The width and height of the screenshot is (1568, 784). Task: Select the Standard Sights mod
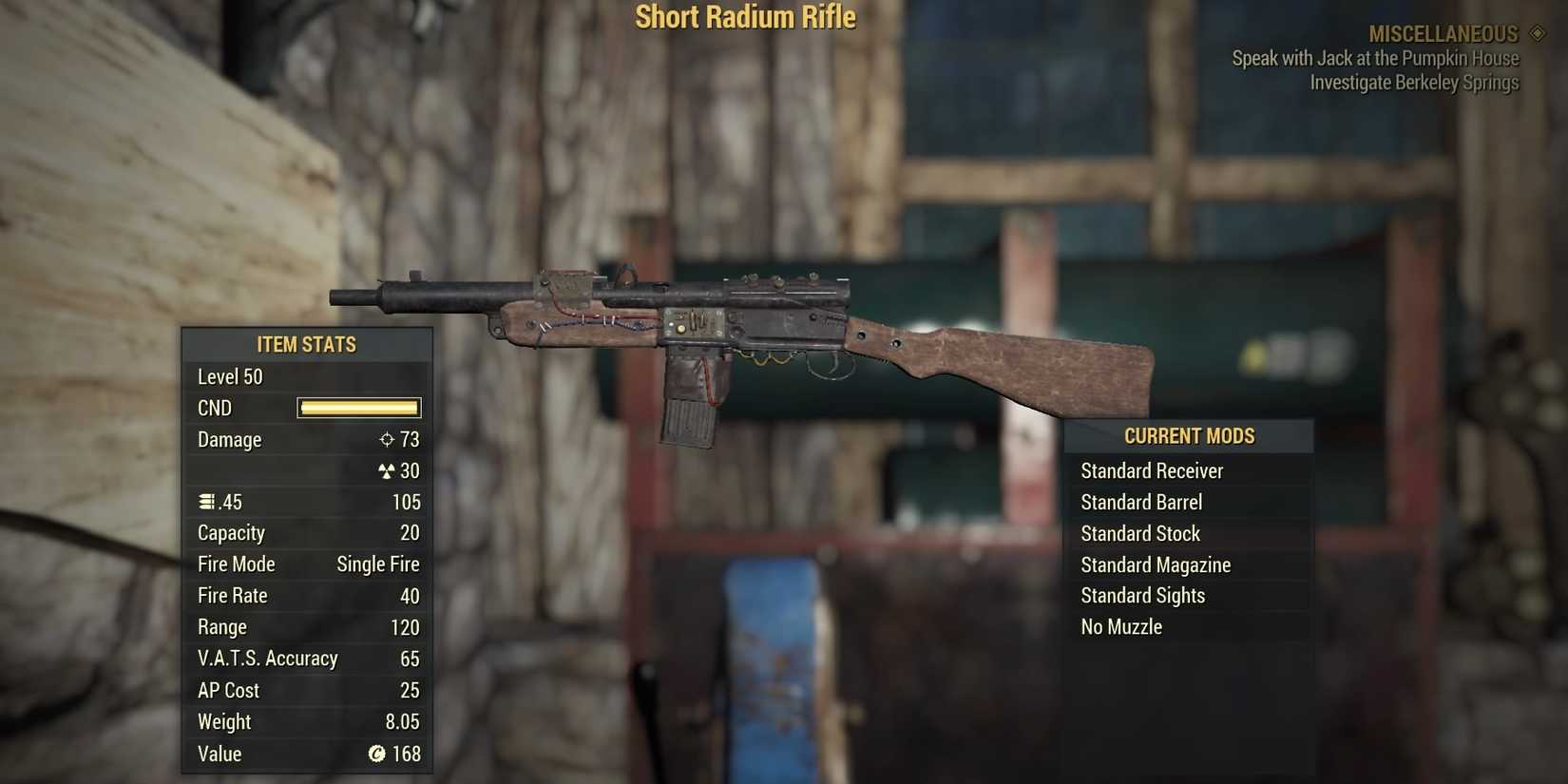1142,595
